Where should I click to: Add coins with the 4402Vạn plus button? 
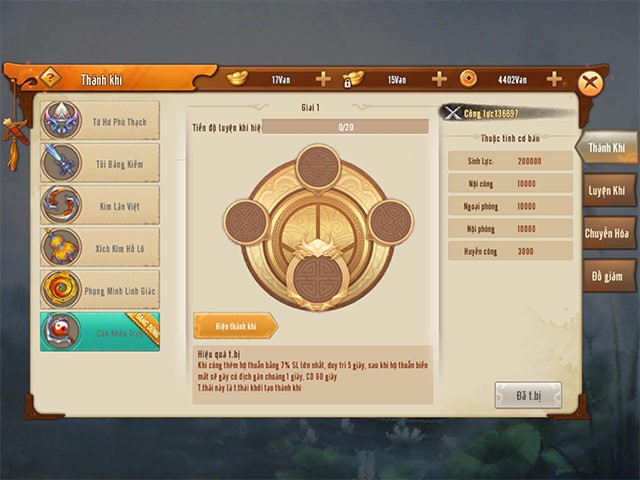(554, 79)
